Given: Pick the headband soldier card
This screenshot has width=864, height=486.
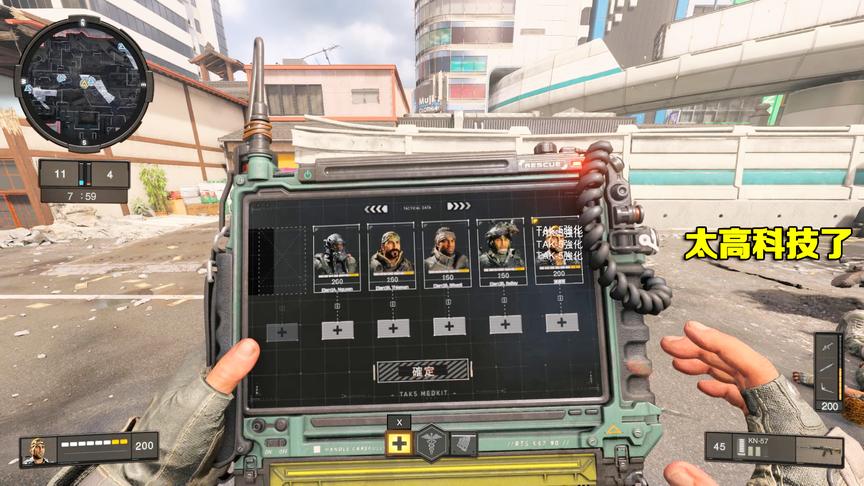Looking at the screenshot, I should [446, 254].
